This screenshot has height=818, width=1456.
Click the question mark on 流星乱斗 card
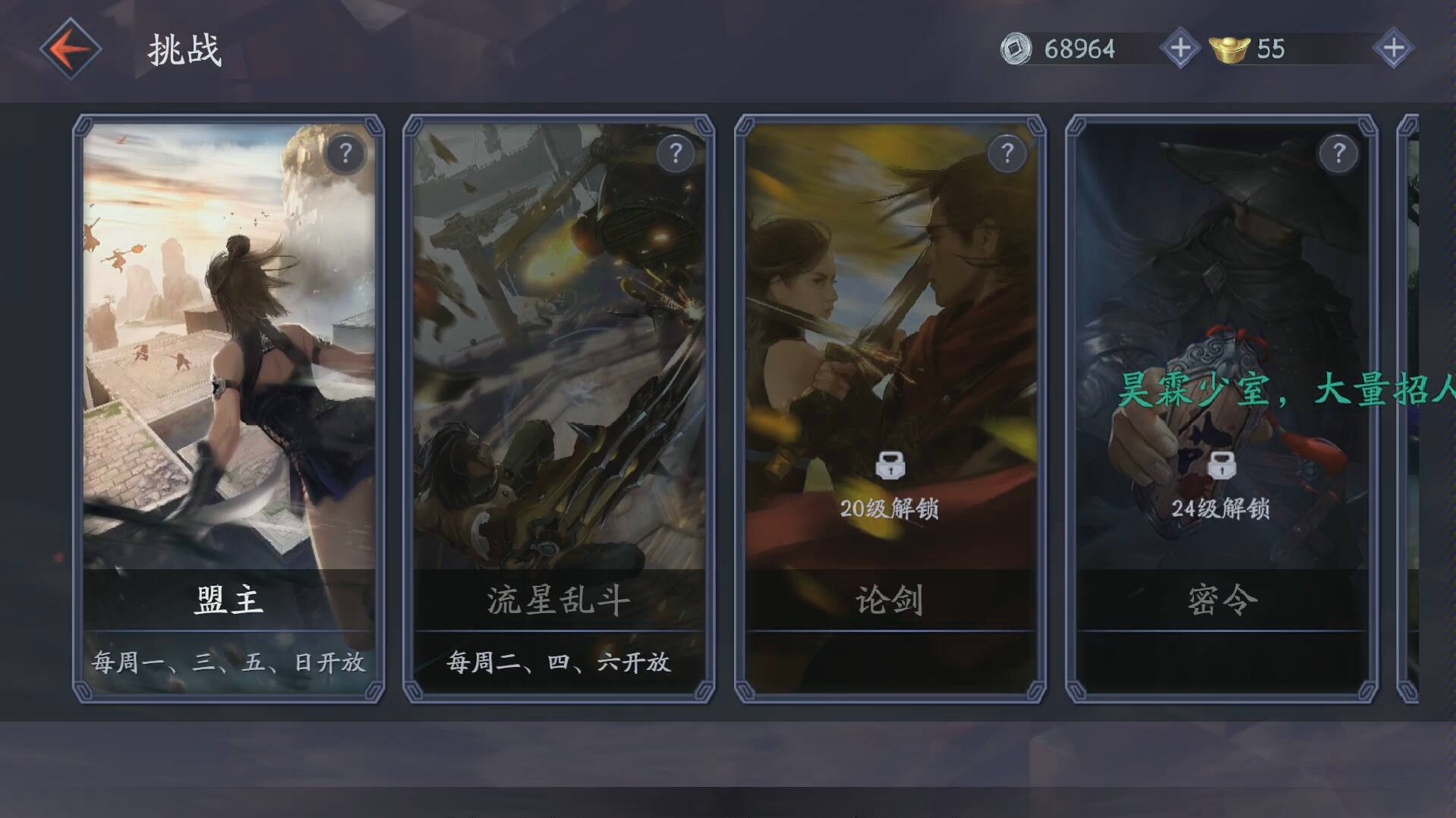pos(675,153)
